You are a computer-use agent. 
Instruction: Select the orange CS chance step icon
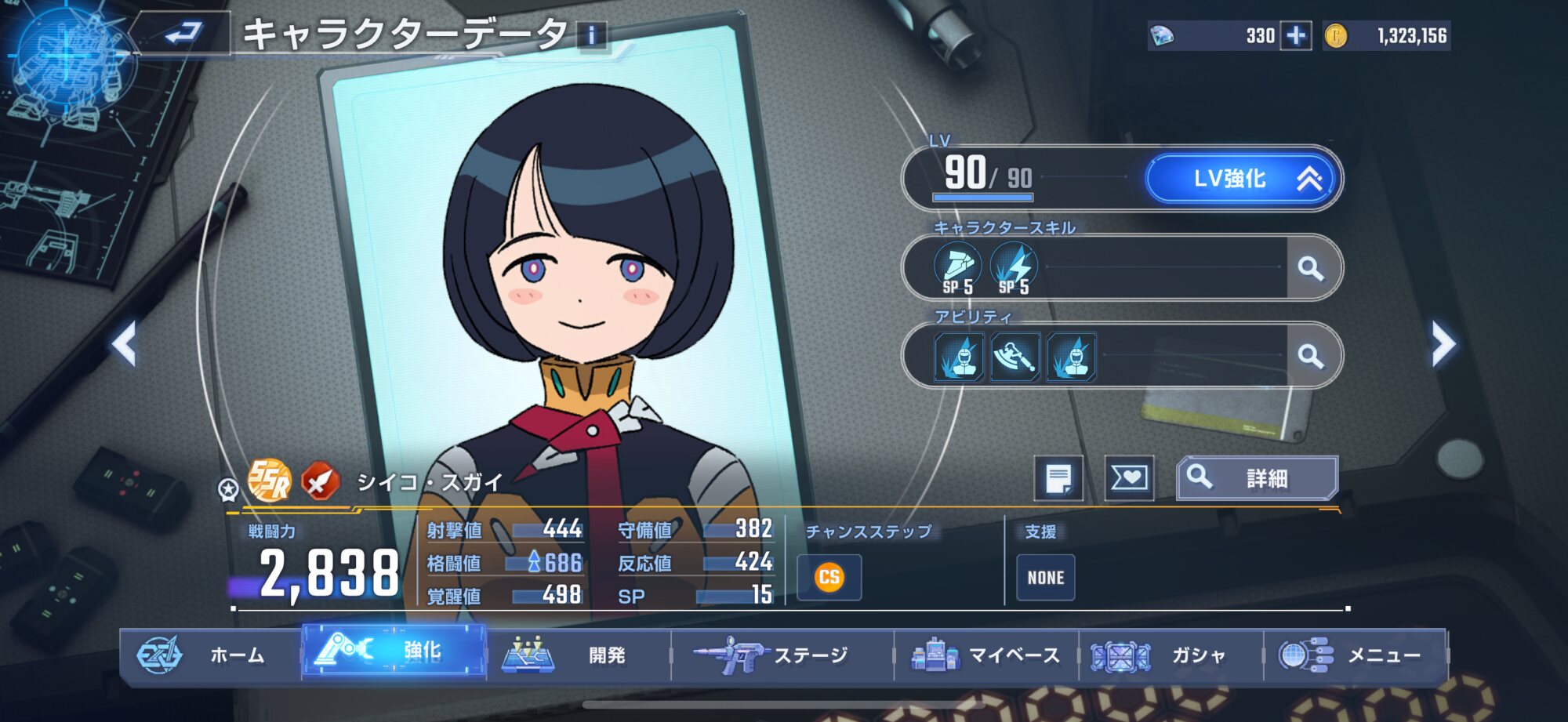[829, 578]
